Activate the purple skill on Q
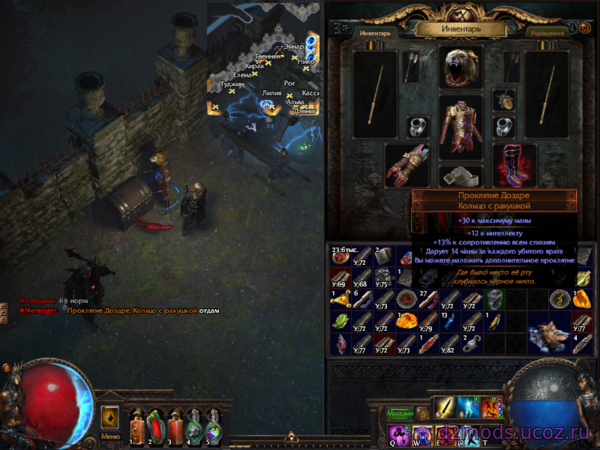600x450 pixels. click(x=398, y=432)
